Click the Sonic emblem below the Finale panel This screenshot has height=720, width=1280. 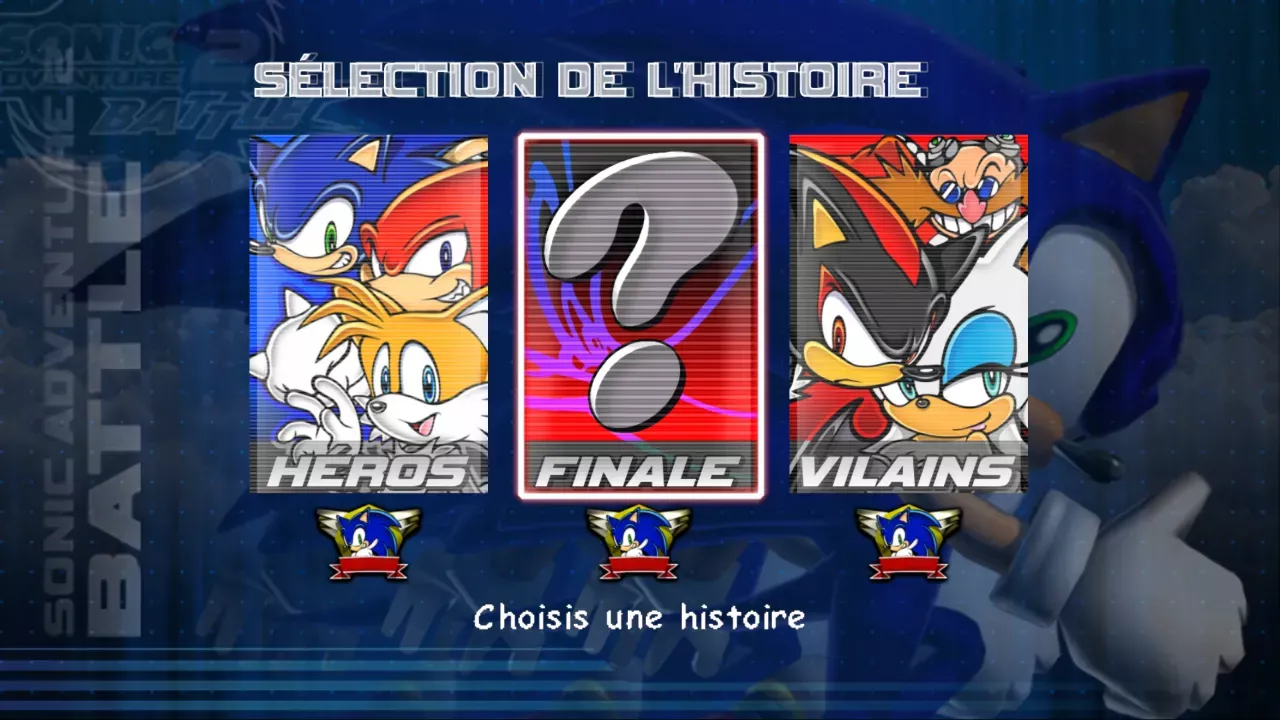click(637, 540)
